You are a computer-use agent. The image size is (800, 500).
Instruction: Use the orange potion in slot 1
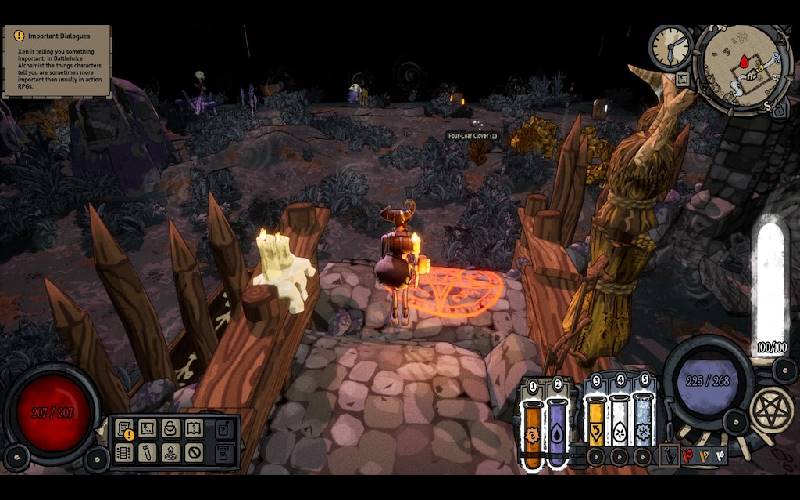pyautogui.click(x=533, y=432)
